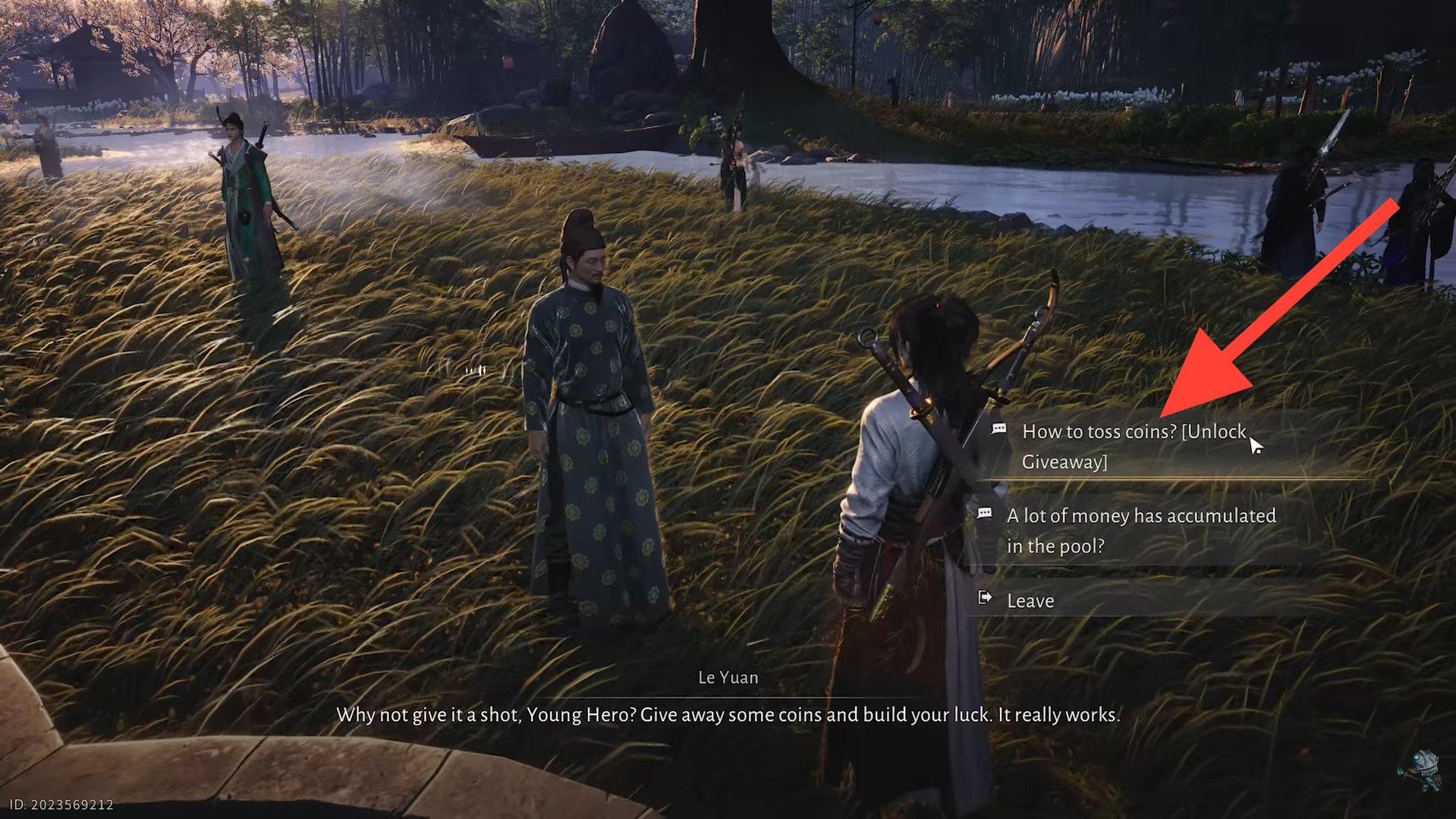
Task: Select the Leave dialogue option
Action: [1030, 600]
